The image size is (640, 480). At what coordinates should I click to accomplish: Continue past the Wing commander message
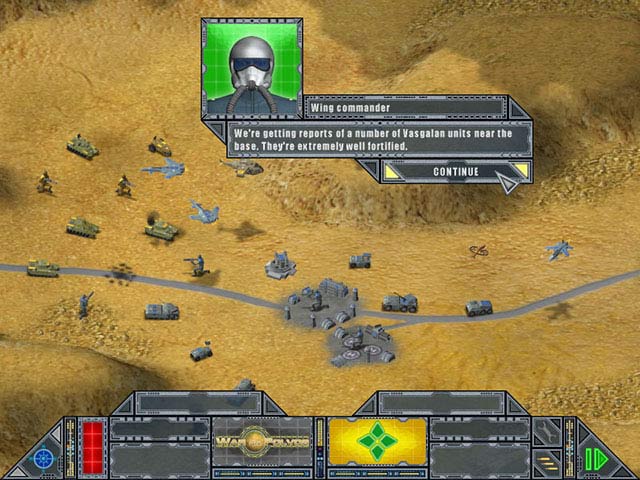(x=456, y=171)
